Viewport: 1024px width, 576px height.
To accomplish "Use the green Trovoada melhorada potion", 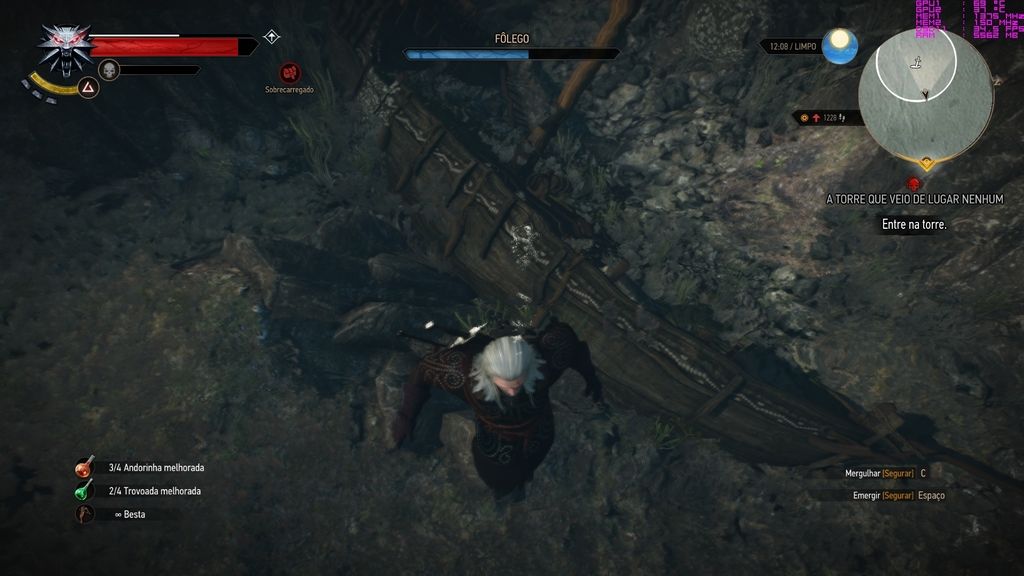I will (x=85, y=491).
